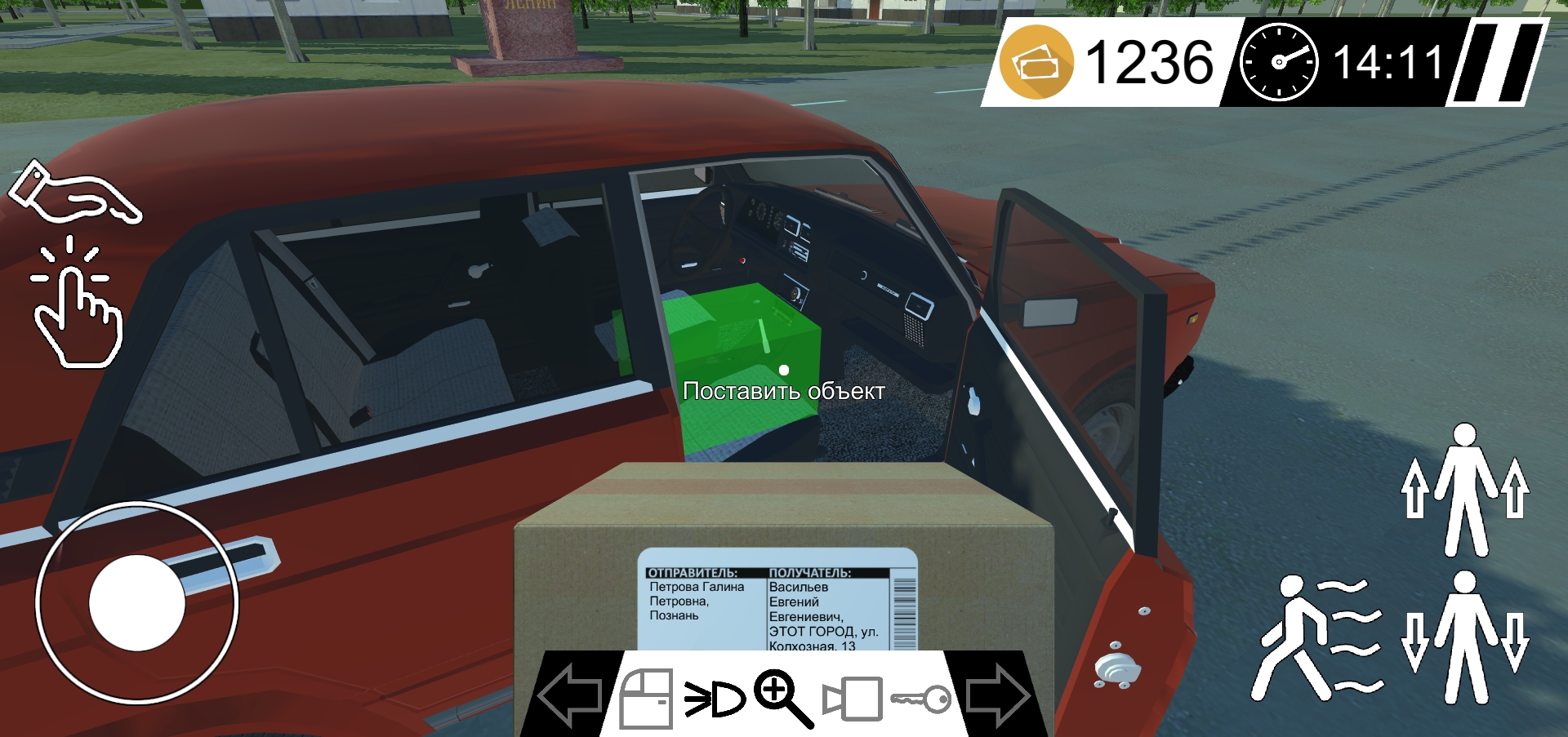
Task: Select the camera view icon
Action: pos(853,699)
